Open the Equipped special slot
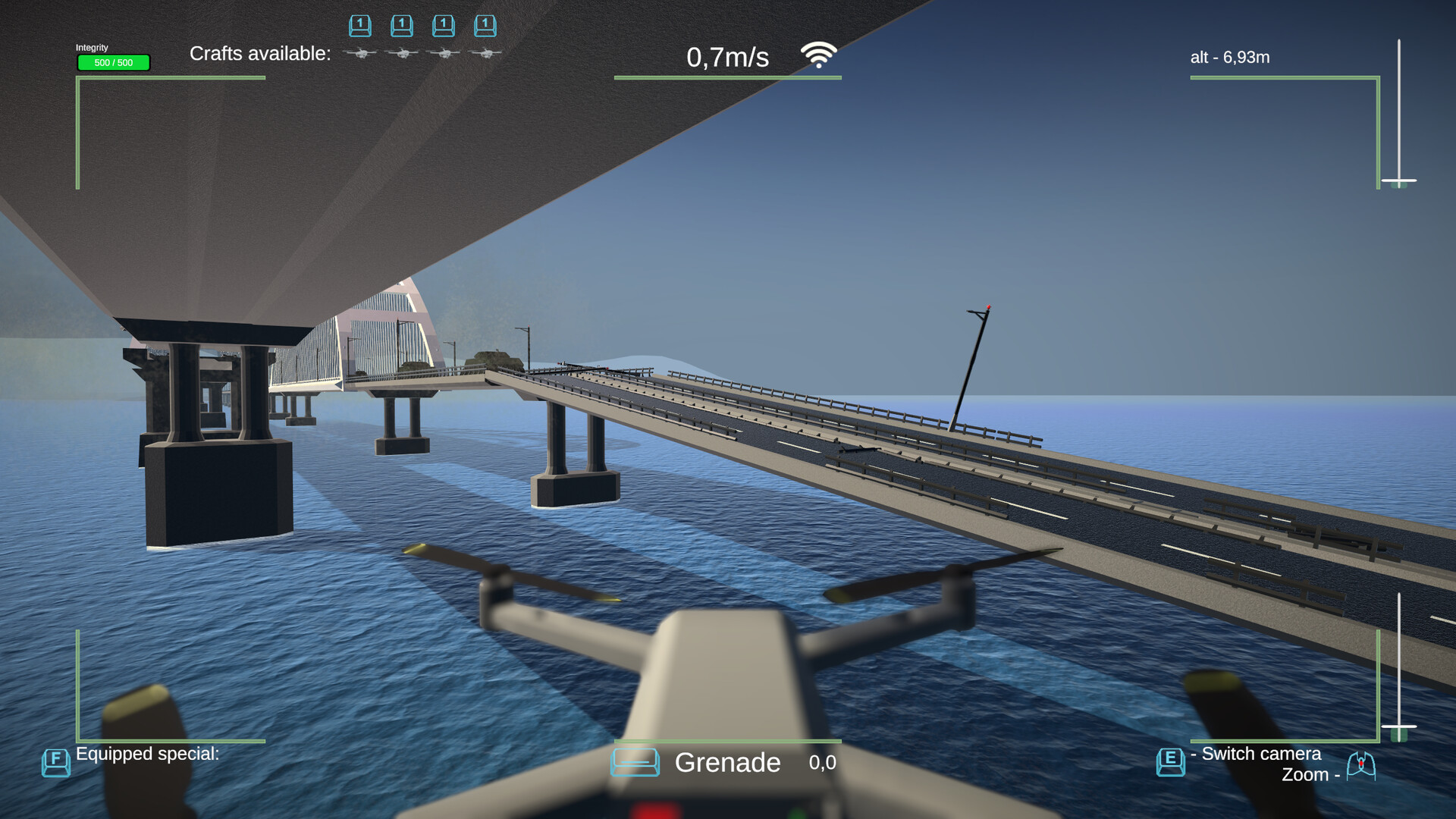This screenshot has width=1456, height=819. pos(146,754)
